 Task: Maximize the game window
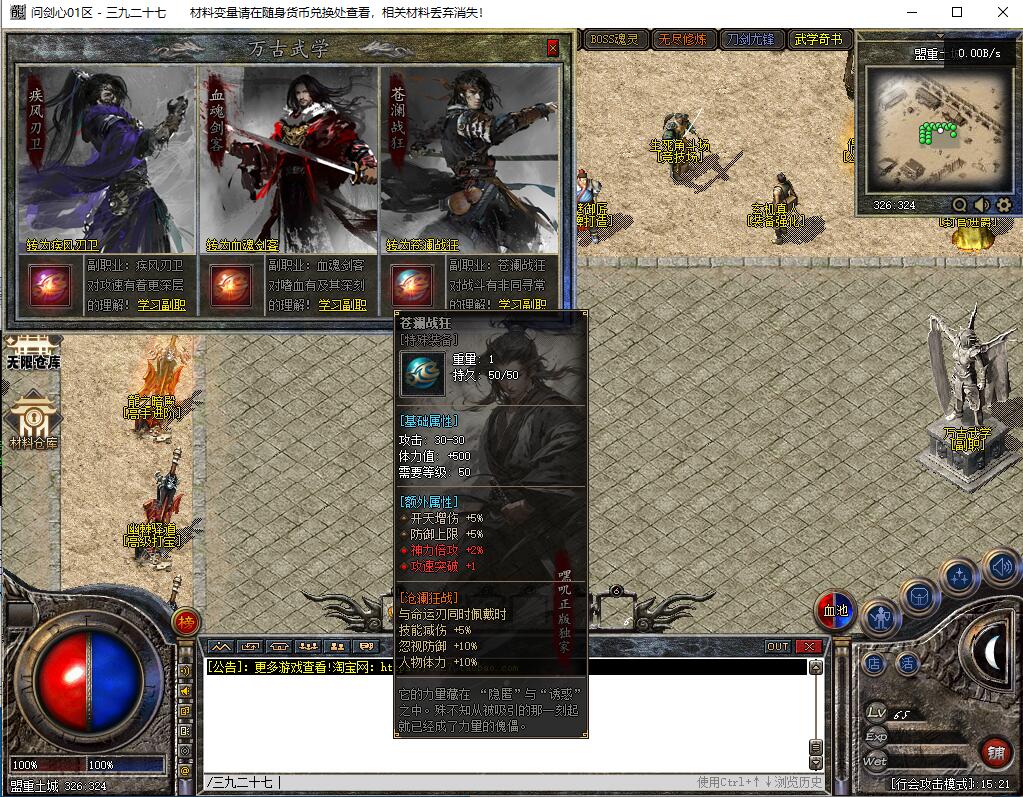point(957,13)
